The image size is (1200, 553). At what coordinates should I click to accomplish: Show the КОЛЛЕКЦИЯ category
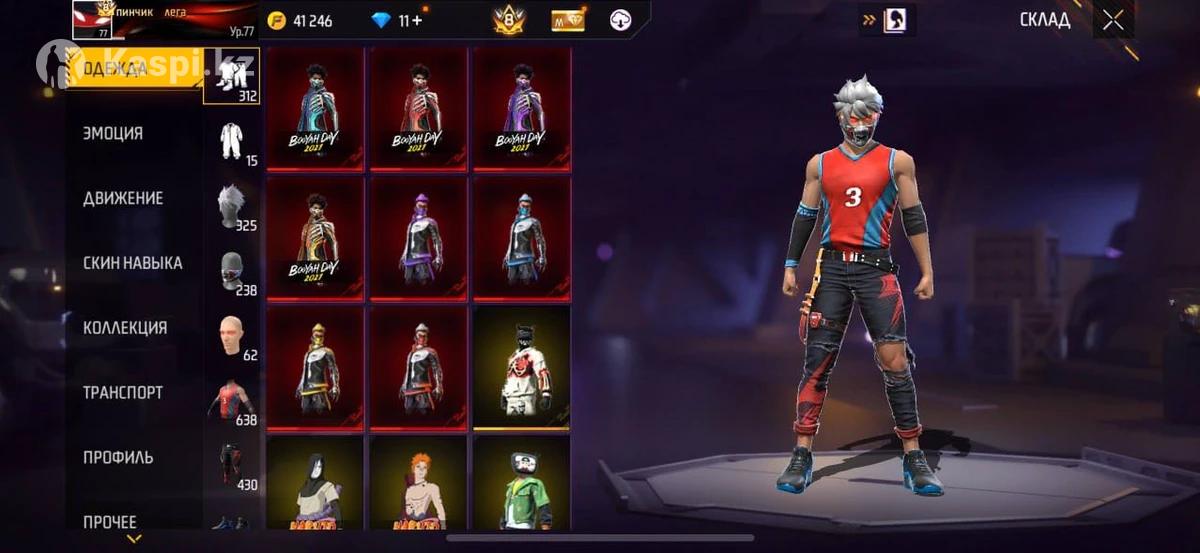pos(125,328)
